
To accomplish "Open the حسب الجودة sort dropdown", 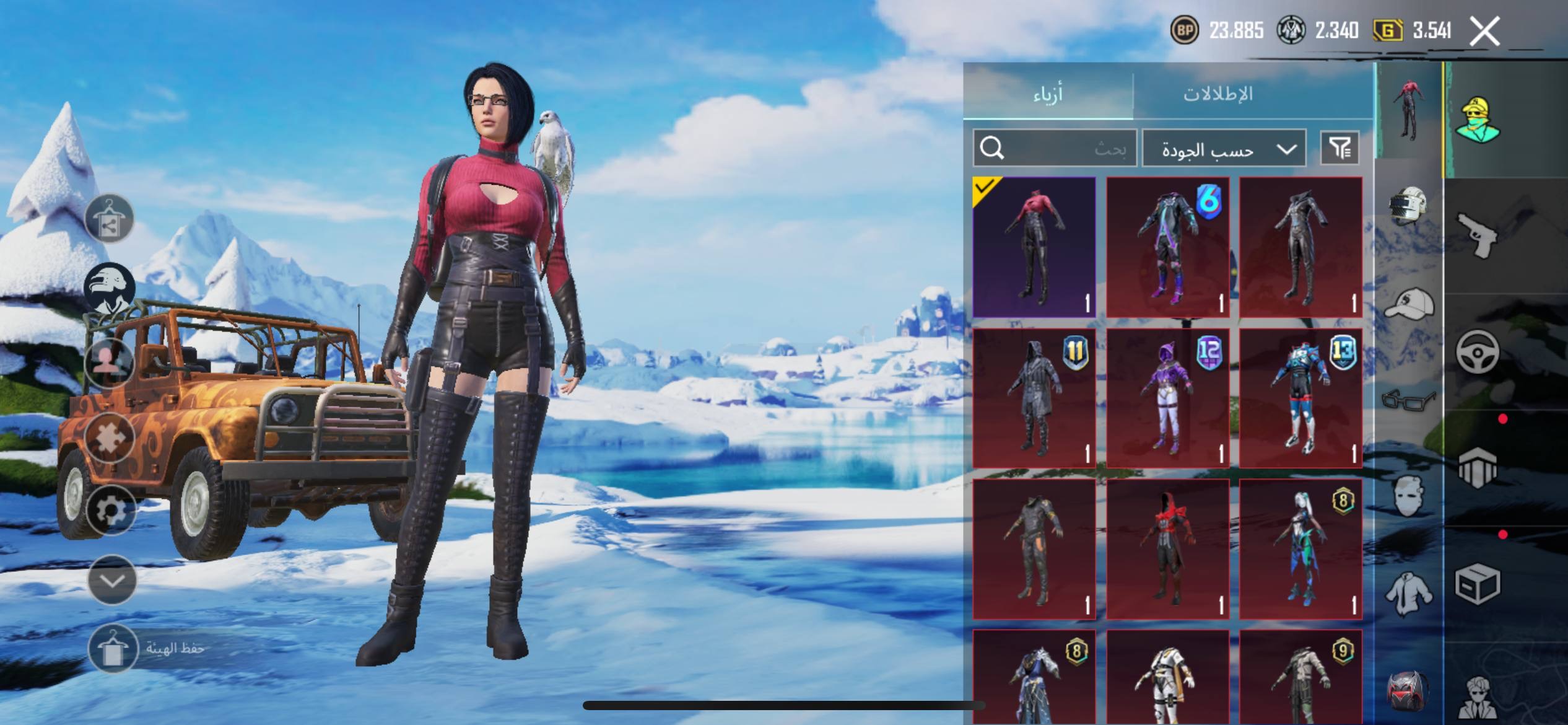I will tap(1224, 149).
